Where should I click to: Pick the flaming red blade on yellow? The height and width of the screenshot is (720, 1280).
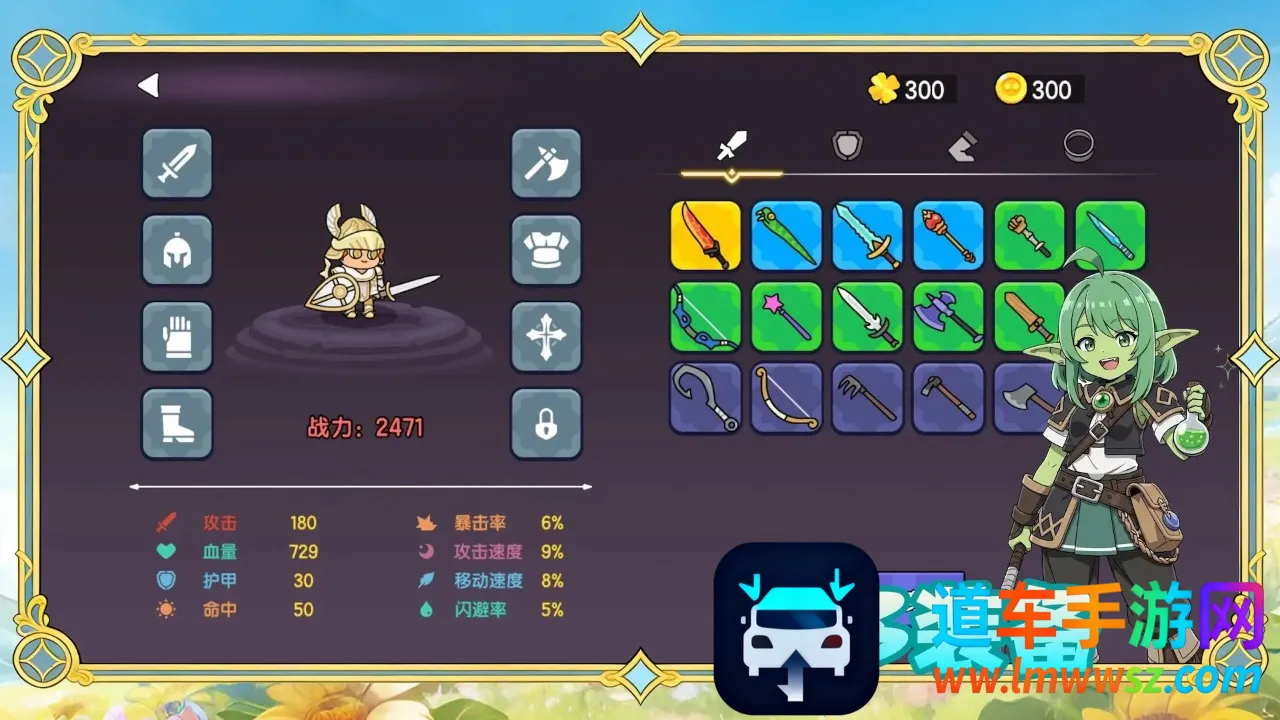706,236
